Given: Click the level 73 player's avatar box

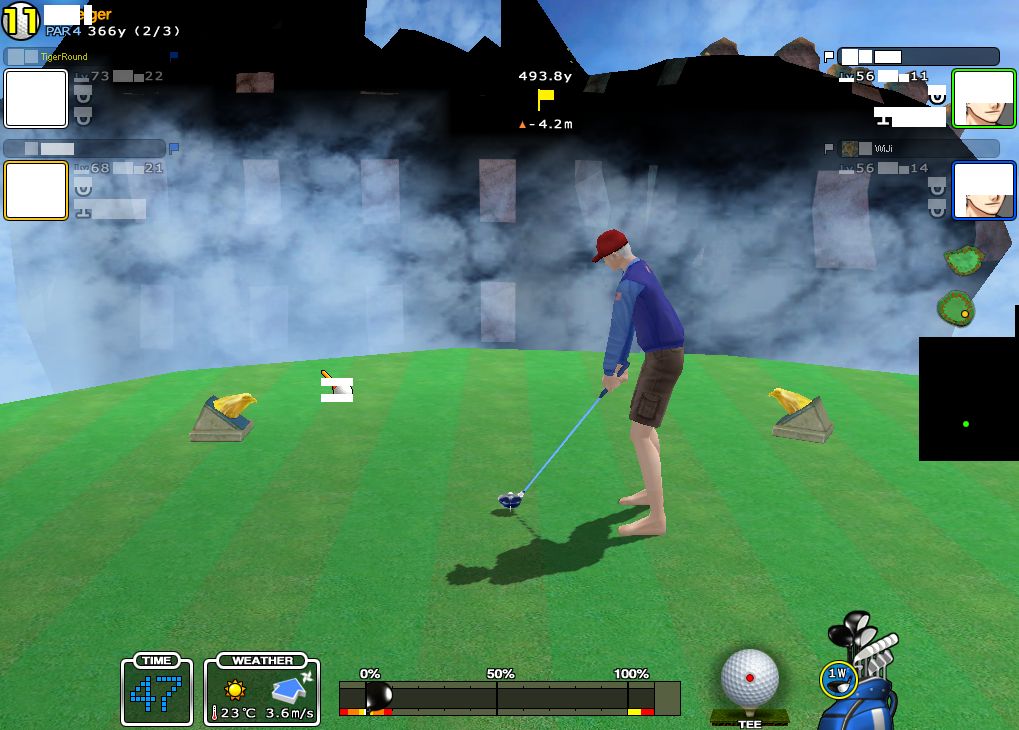Looking at the screenshot, I should (x=36, y=98).
